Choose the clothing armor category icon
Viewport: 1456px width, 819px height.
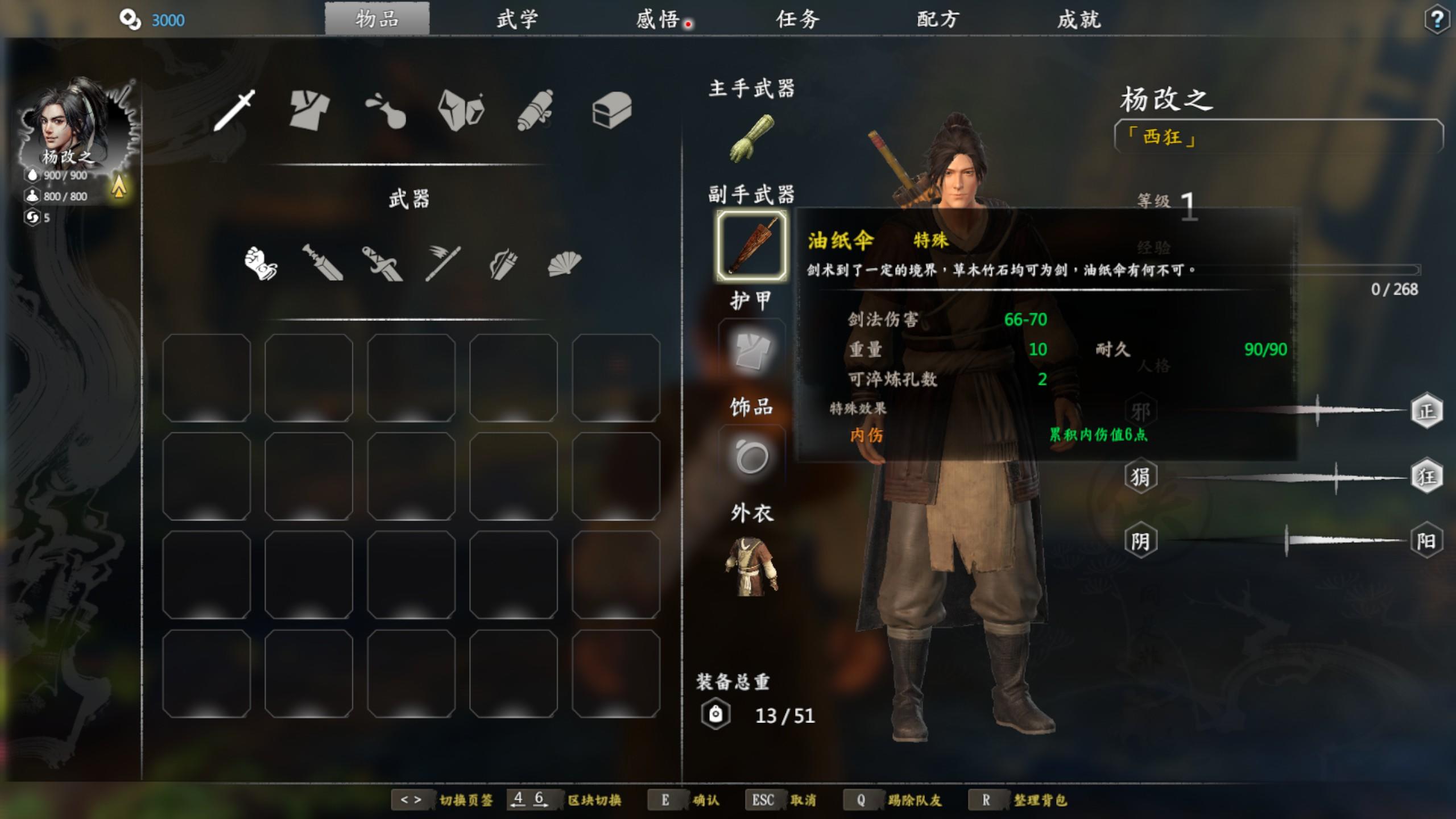[x=309, y=109]
